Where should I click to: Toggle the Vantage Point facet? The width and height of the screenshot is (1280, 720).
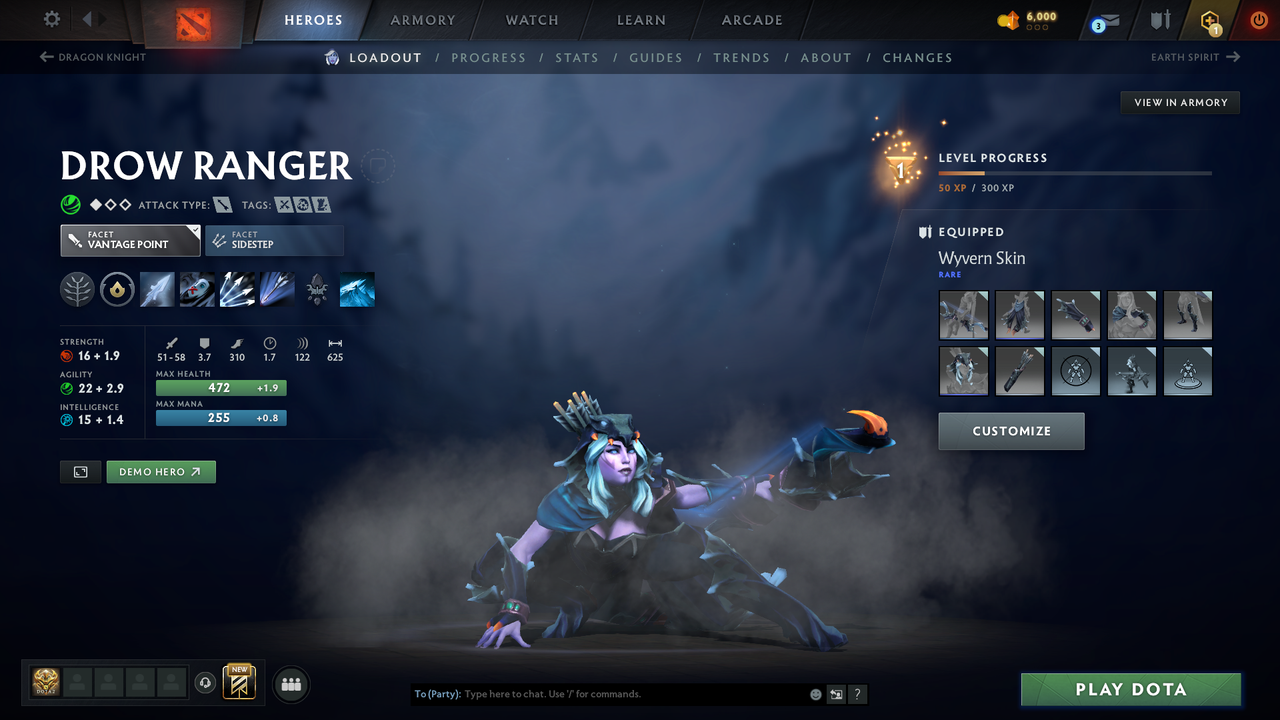pos(130,240)
